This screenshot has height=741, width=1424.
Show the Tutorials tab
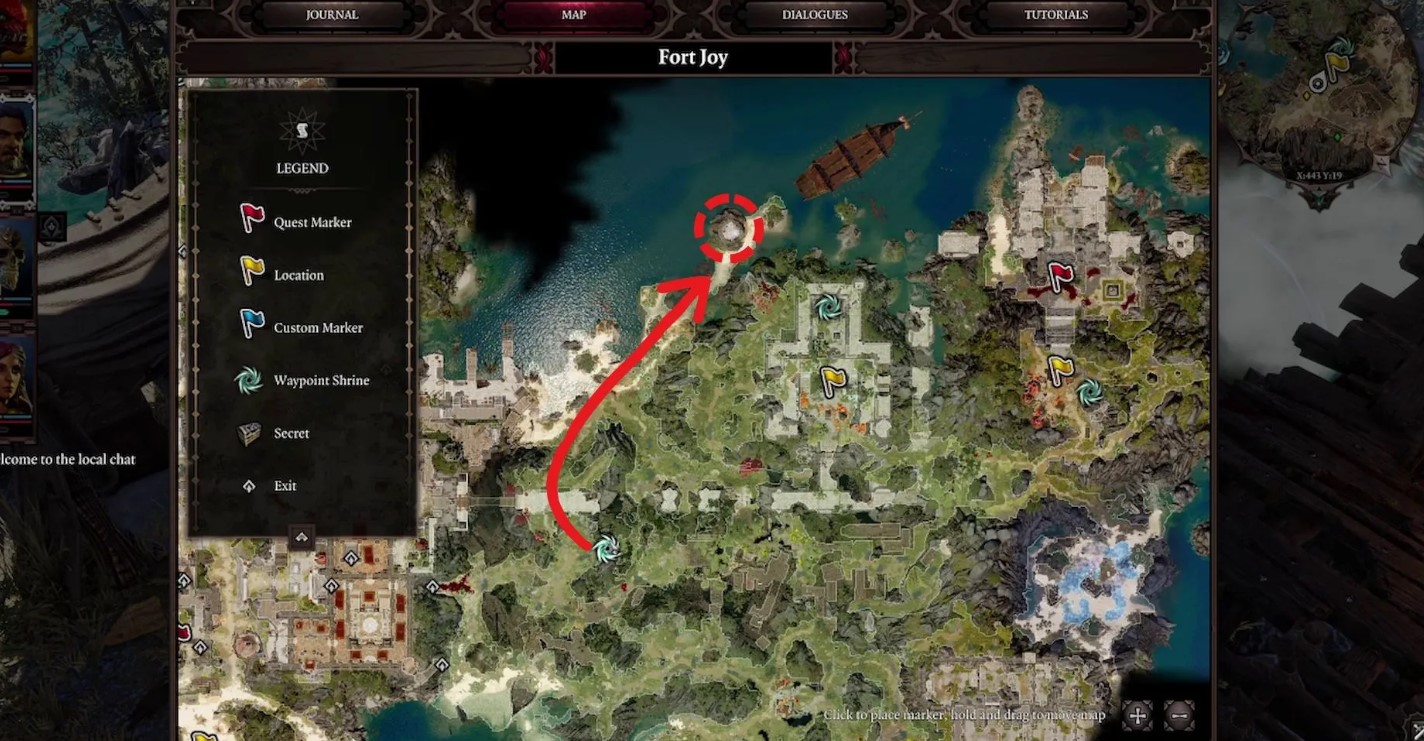tap(1056, 15)
